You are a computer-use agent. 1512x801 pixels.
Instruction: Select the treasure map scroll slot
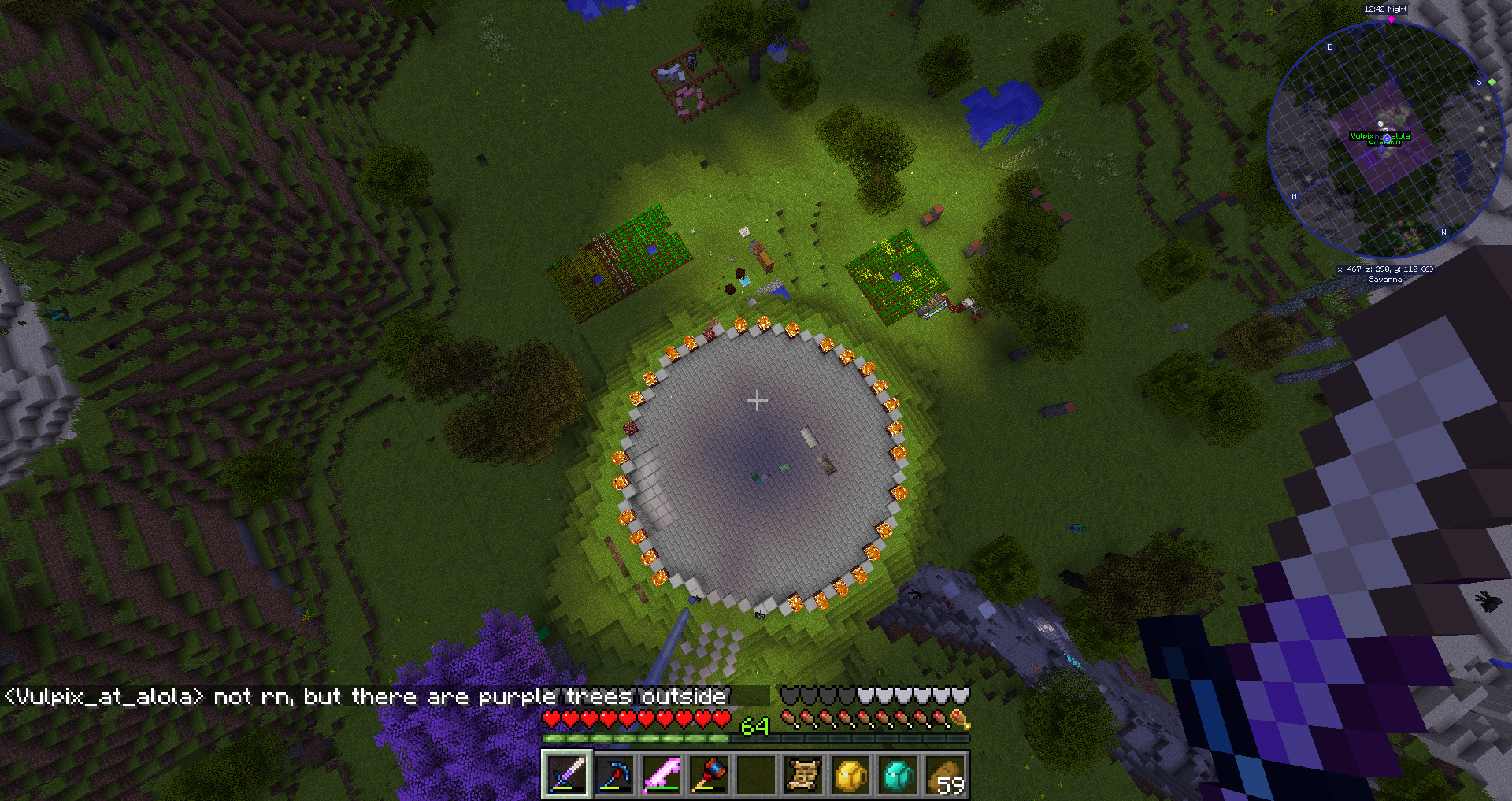click(x=802, y=775)
